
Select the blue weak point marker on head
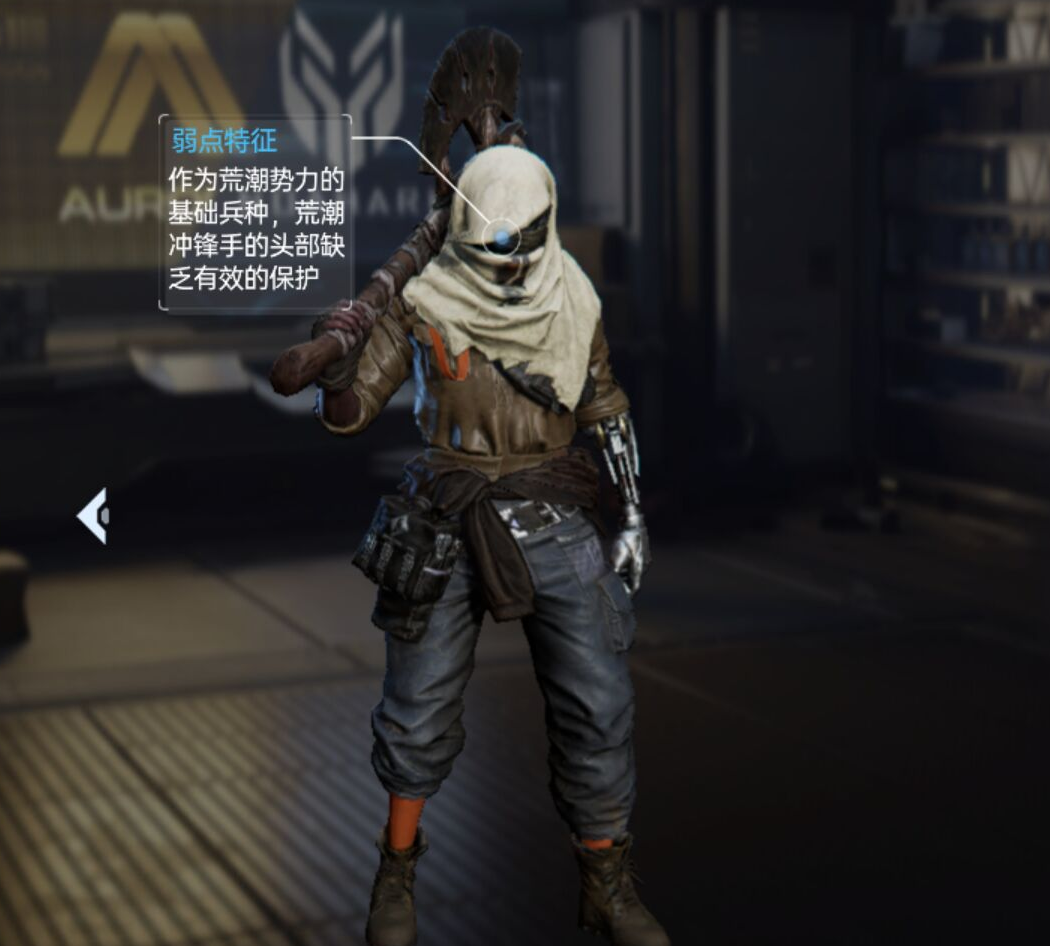(x=500, y=237)
